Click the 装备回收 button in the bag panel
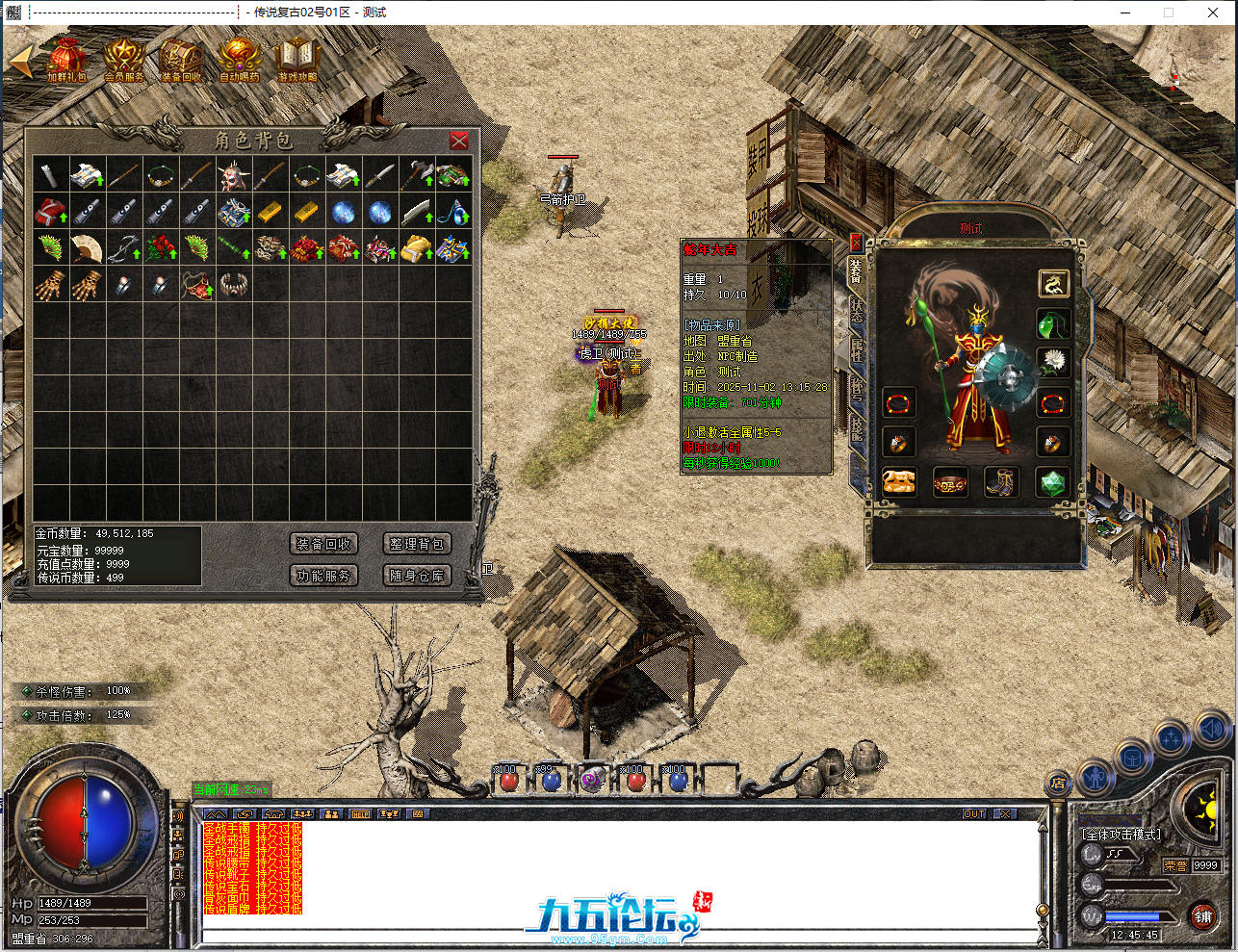Screen dimensions: 1238x952 pos(323,544)
